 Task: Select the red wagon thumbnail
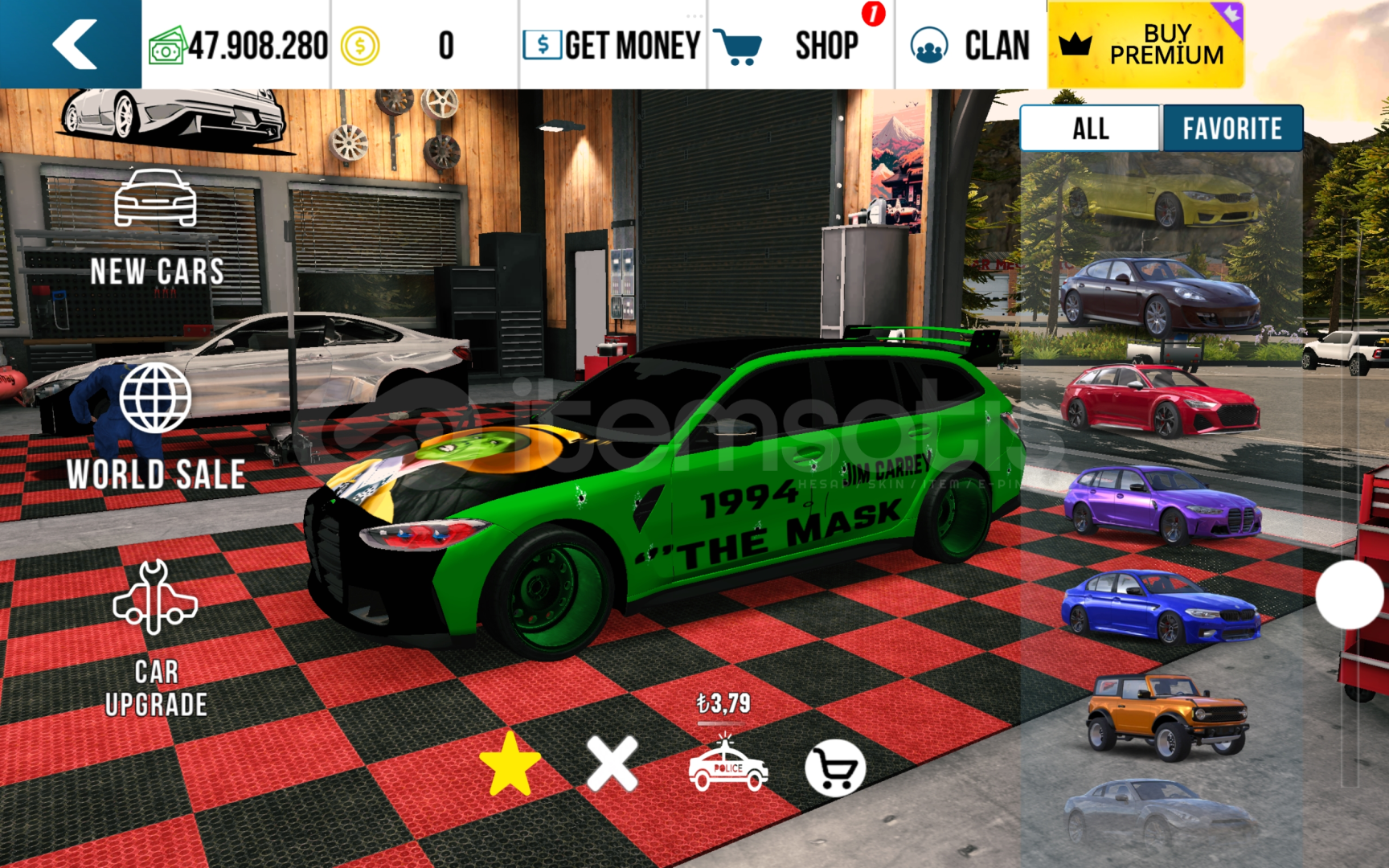(1159, 399)
